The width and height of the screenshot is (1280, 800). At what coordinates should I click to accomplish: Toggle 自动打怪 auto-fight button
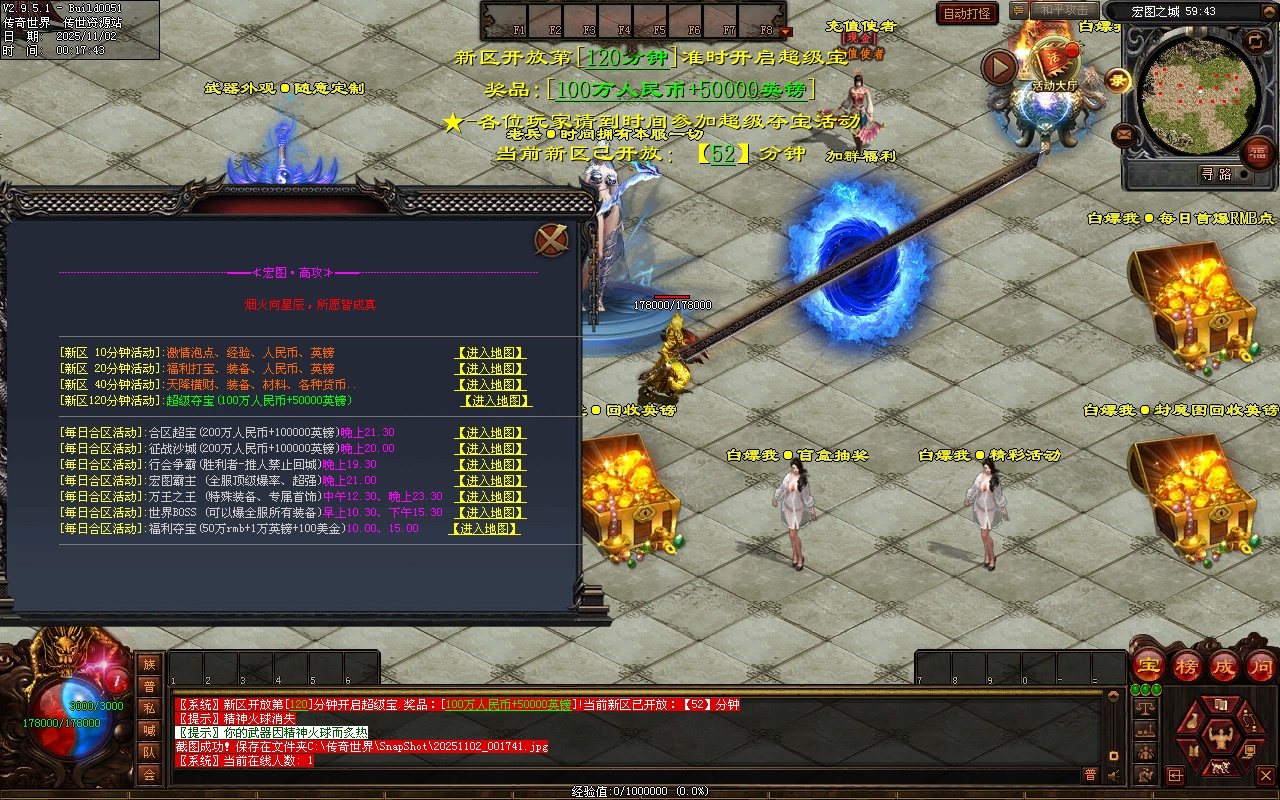(x=967, y=13)
